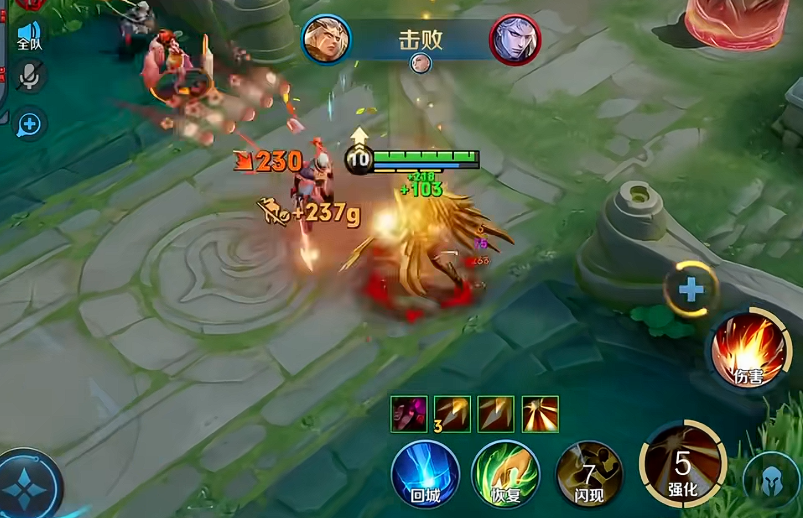
Task: Open the quick chat bubble with plus
Action: 29,123
